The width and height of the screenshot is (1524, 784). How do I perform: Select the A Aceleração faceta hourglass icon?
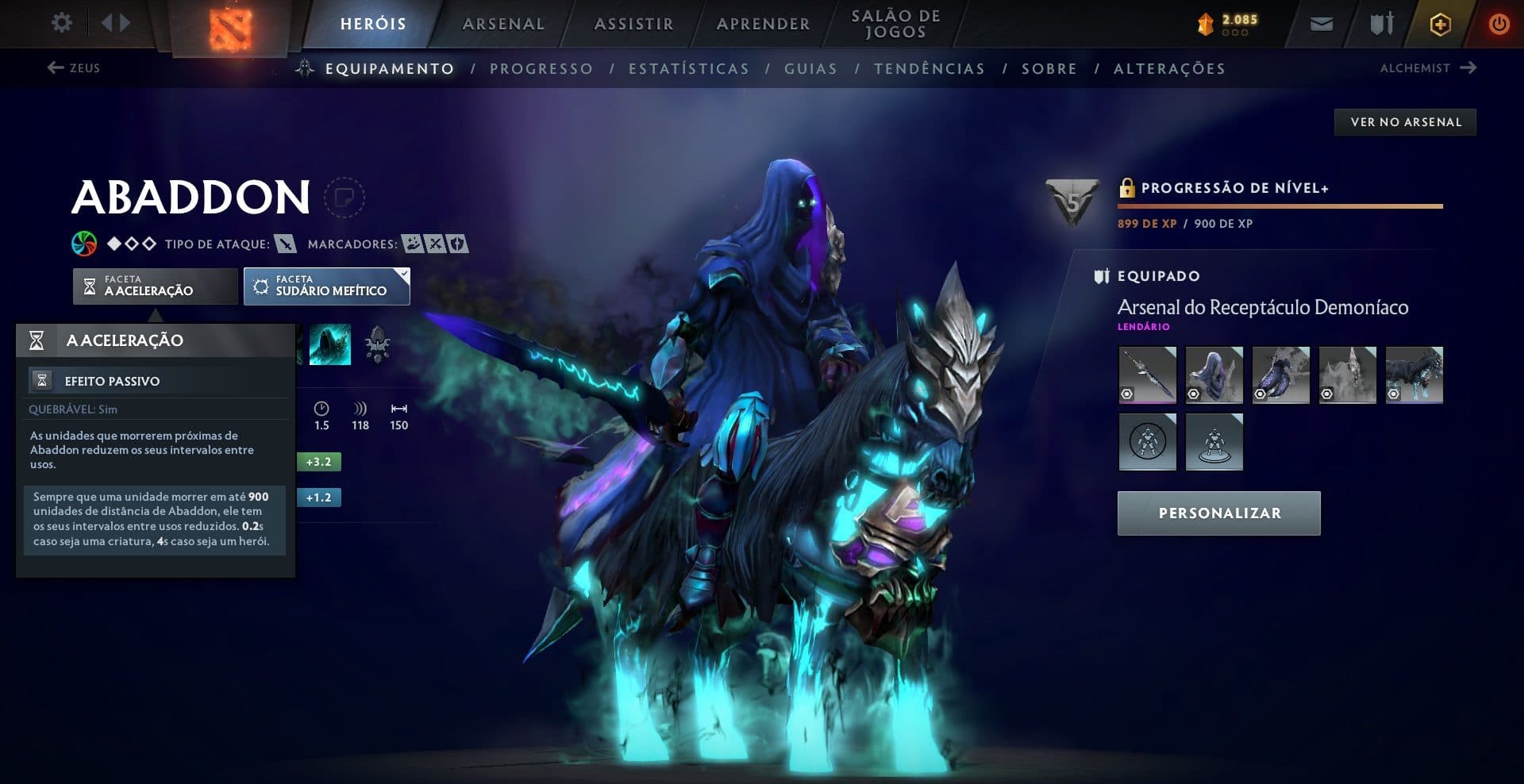coord(90,286)
